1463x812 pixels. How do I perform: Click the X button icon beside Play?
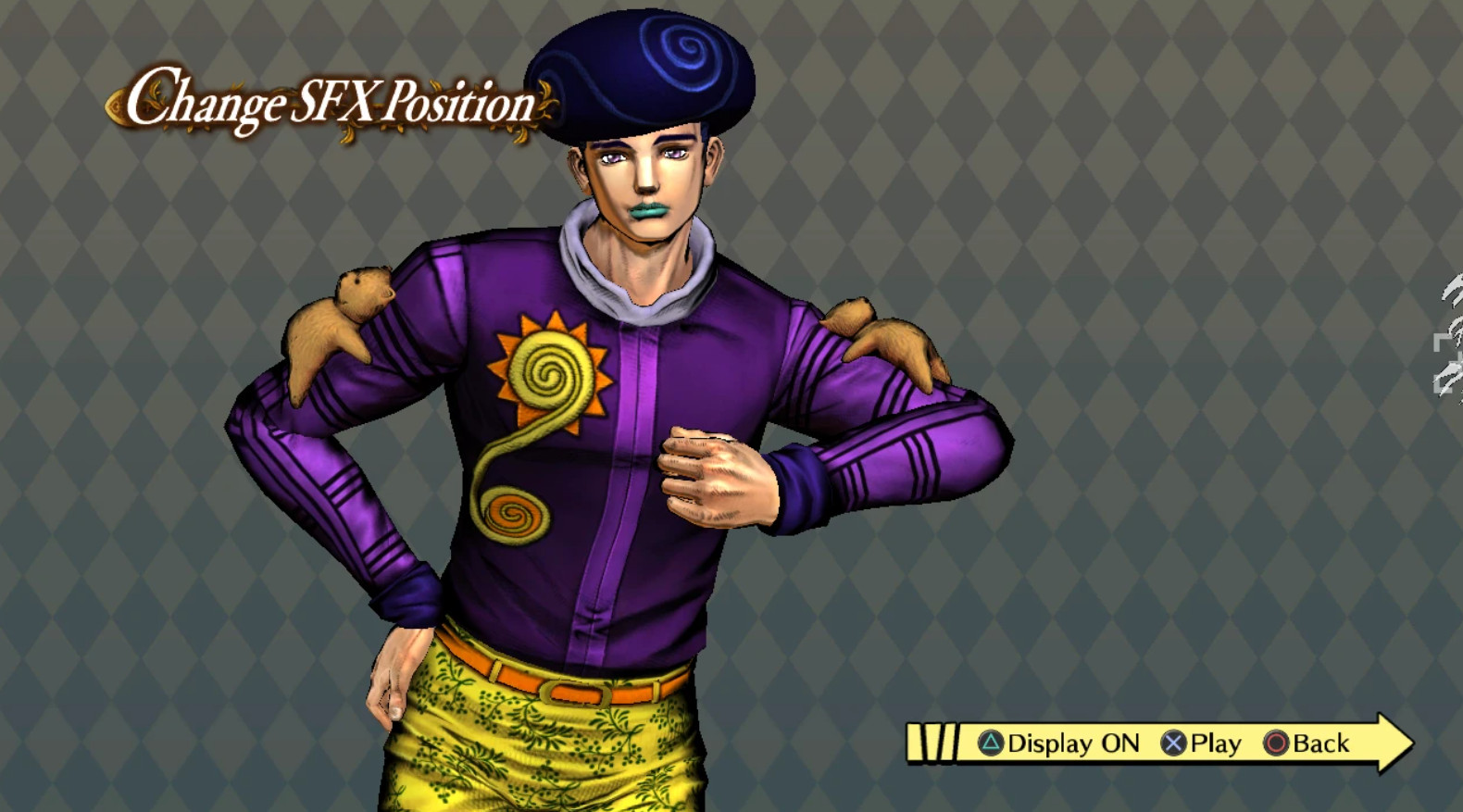[x=1174, y=743]
